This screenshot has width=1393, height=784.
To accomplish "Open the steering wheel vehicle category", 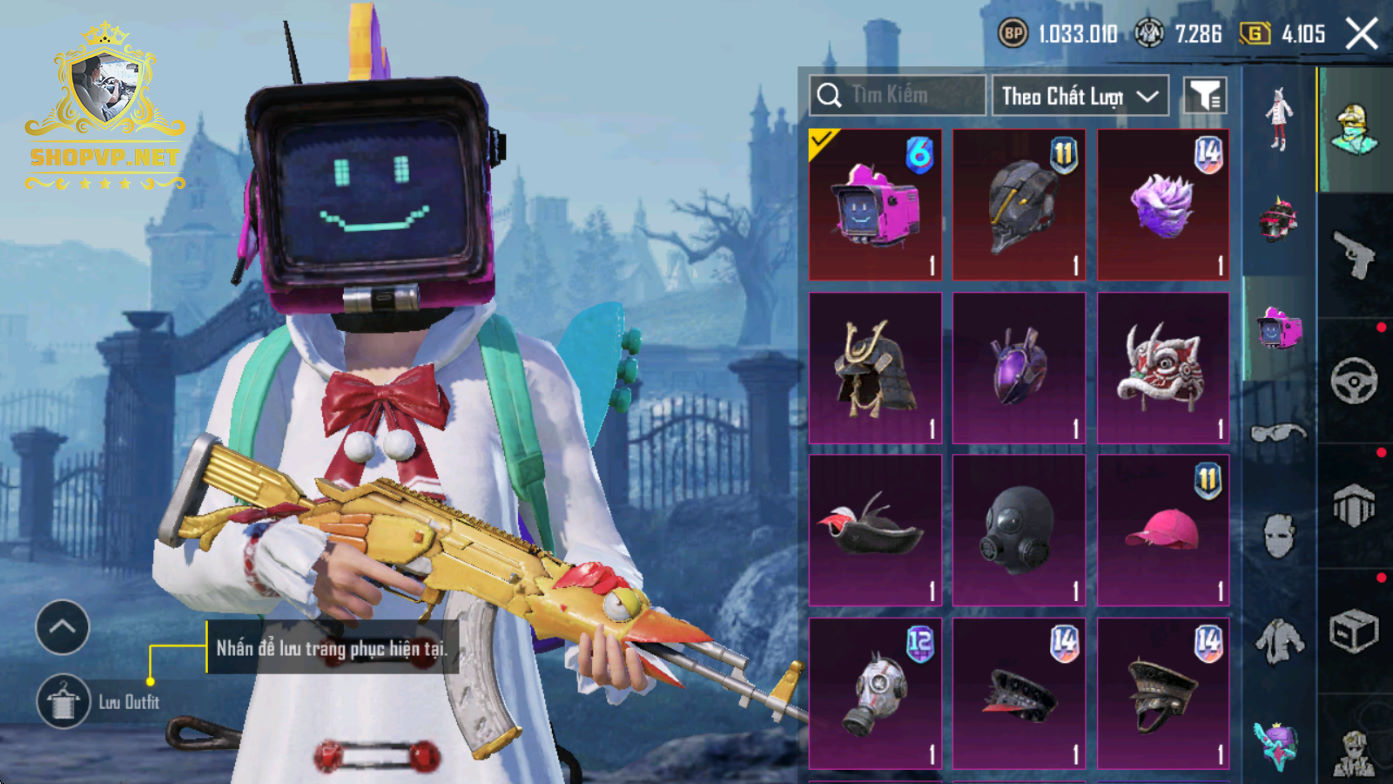I will 1355,381.
